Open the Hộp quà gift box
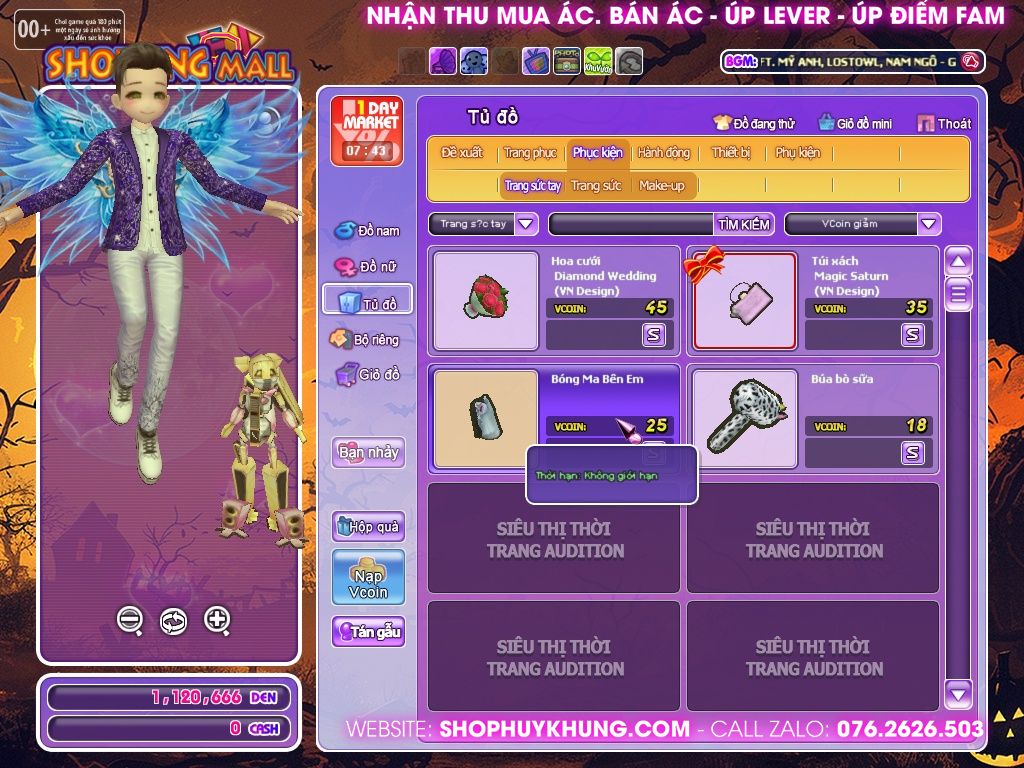1024x768 pixels. coord(368,526)
